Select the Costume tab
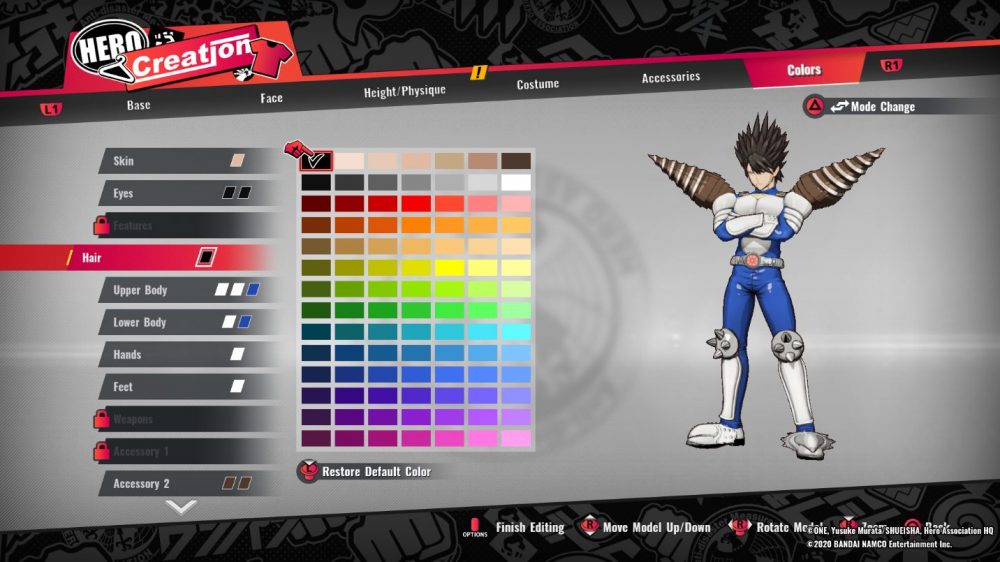The image size is (1000, 562). click(x=537, y=84)
